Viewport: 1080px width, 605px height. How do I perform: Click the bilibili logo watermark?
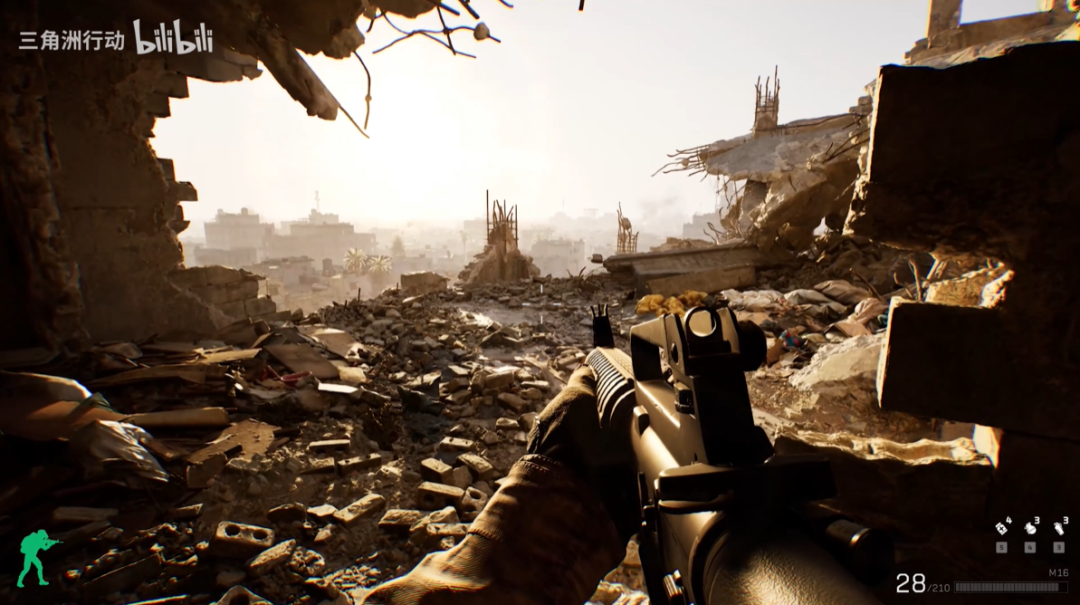[173, 37]
